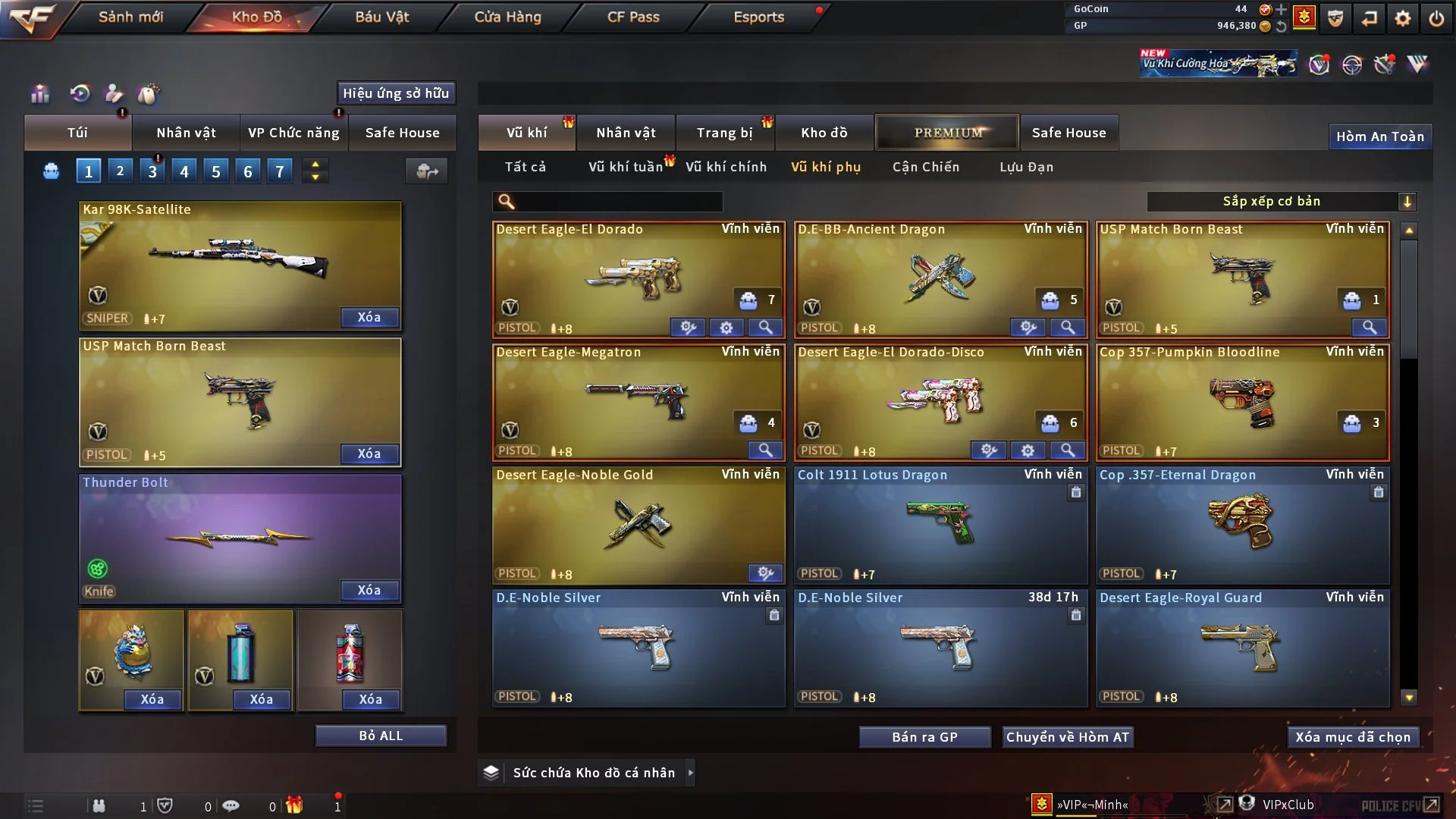Open the CF Pass page
1456x819 pixels.
(x=633, y=17)
